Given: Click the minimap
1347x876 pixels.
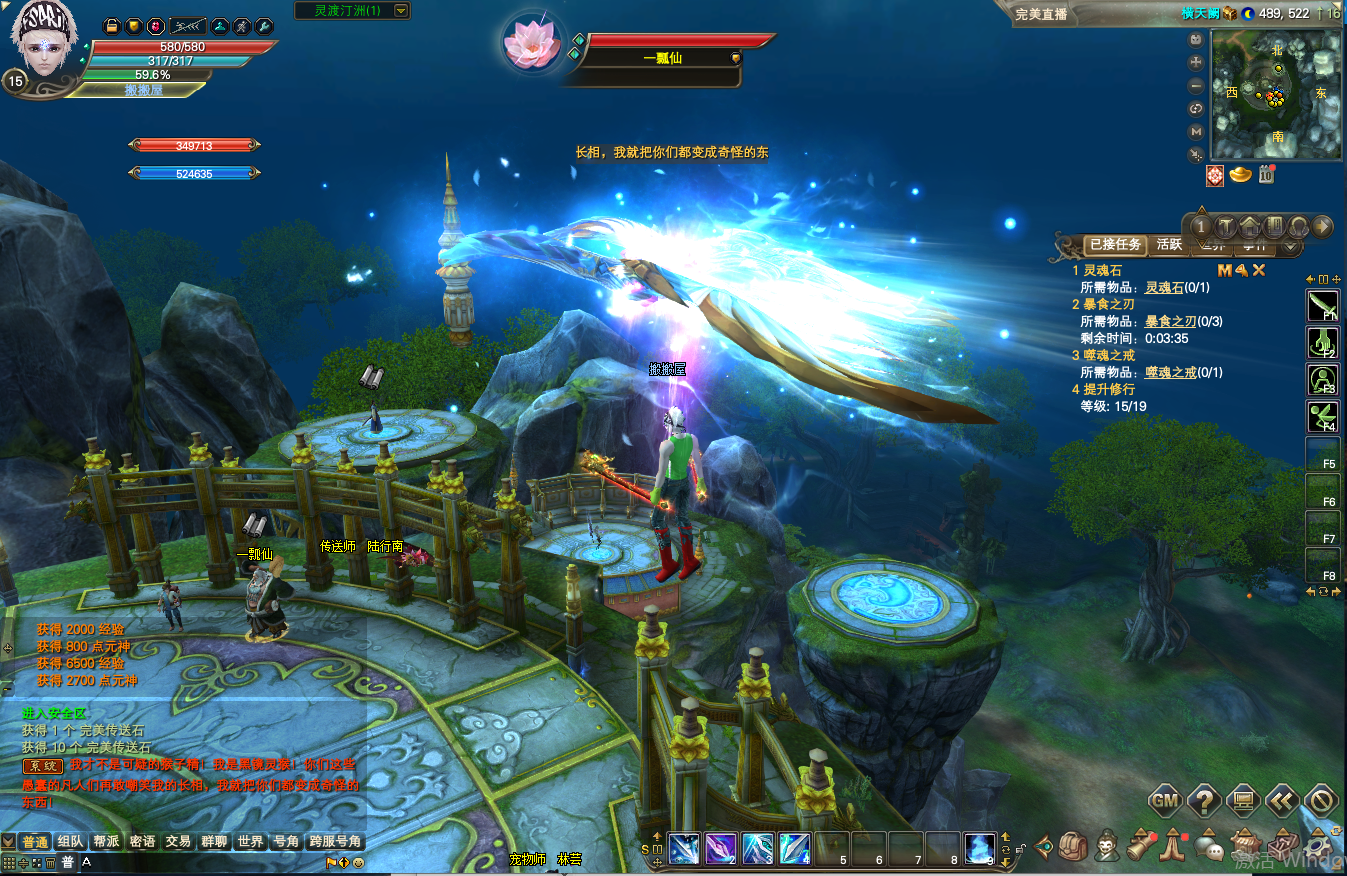Looking at the screenshot, I should click(1275, 96).
